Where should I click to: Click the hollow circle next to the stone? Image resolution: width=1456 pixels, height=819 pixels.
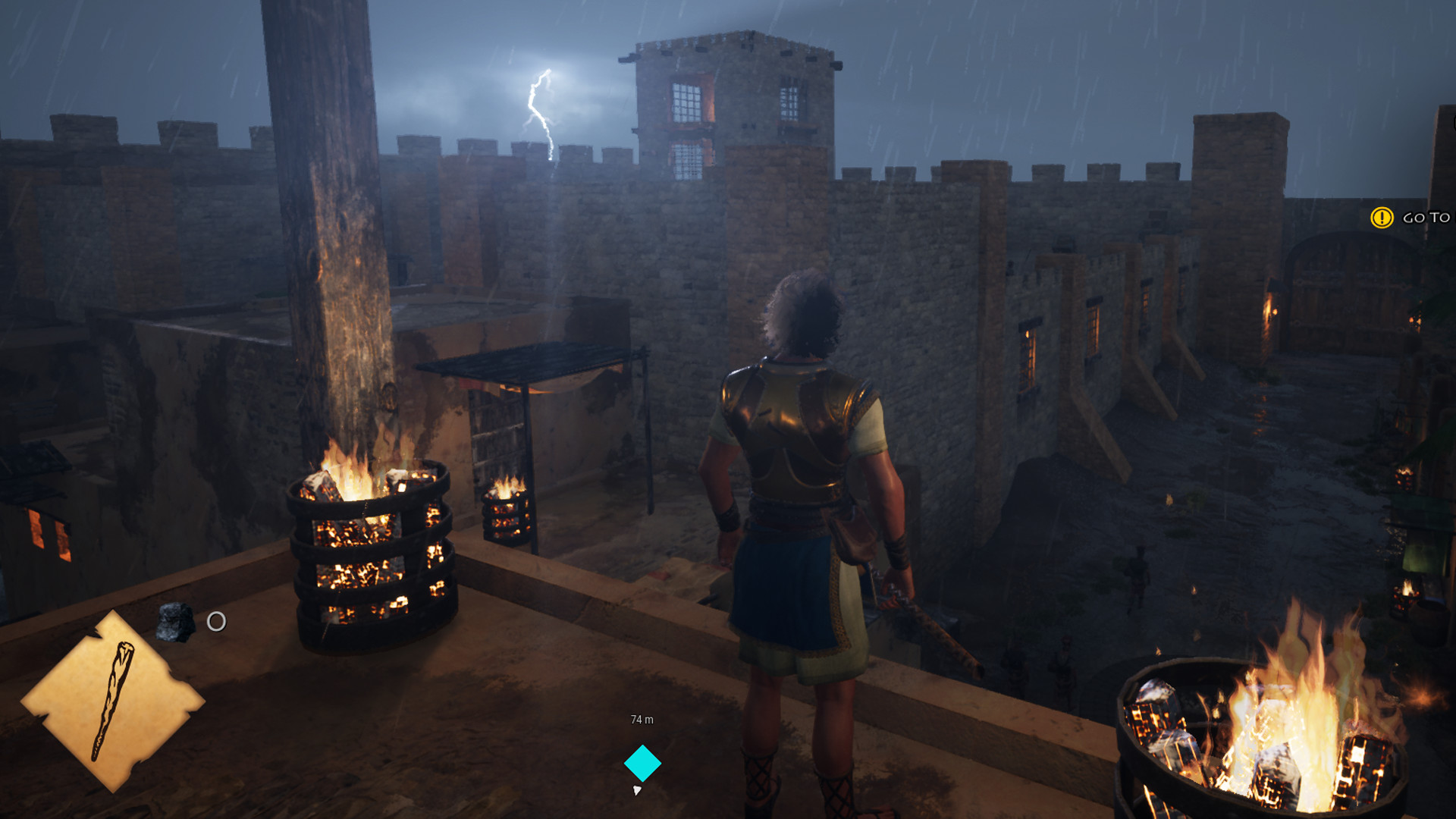tap(216, 620)
